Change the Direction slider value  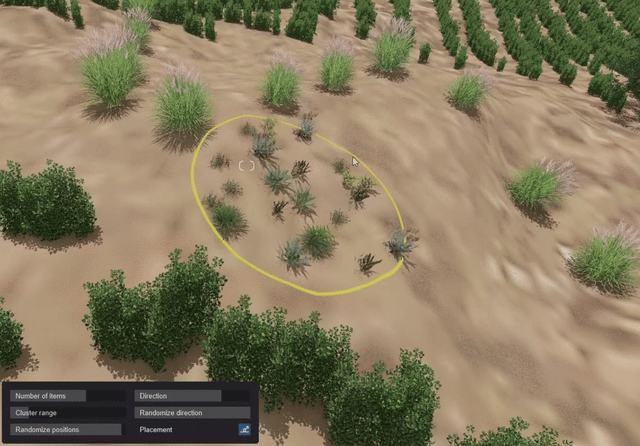(x=192, y=396)
